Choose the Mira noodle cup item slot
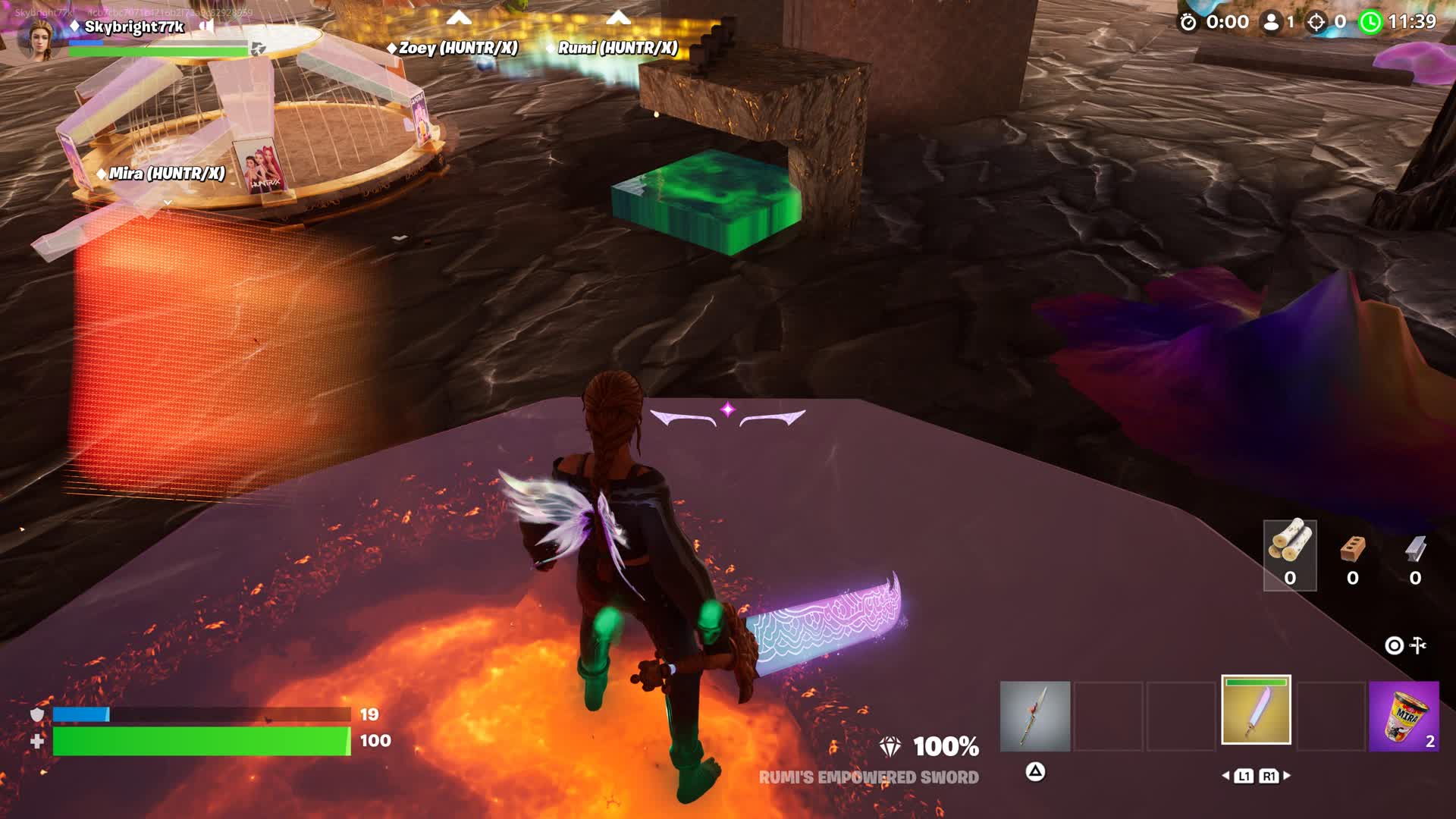Image resolution: width=1456 pixels, height=819 pixels. point(1404,716)
